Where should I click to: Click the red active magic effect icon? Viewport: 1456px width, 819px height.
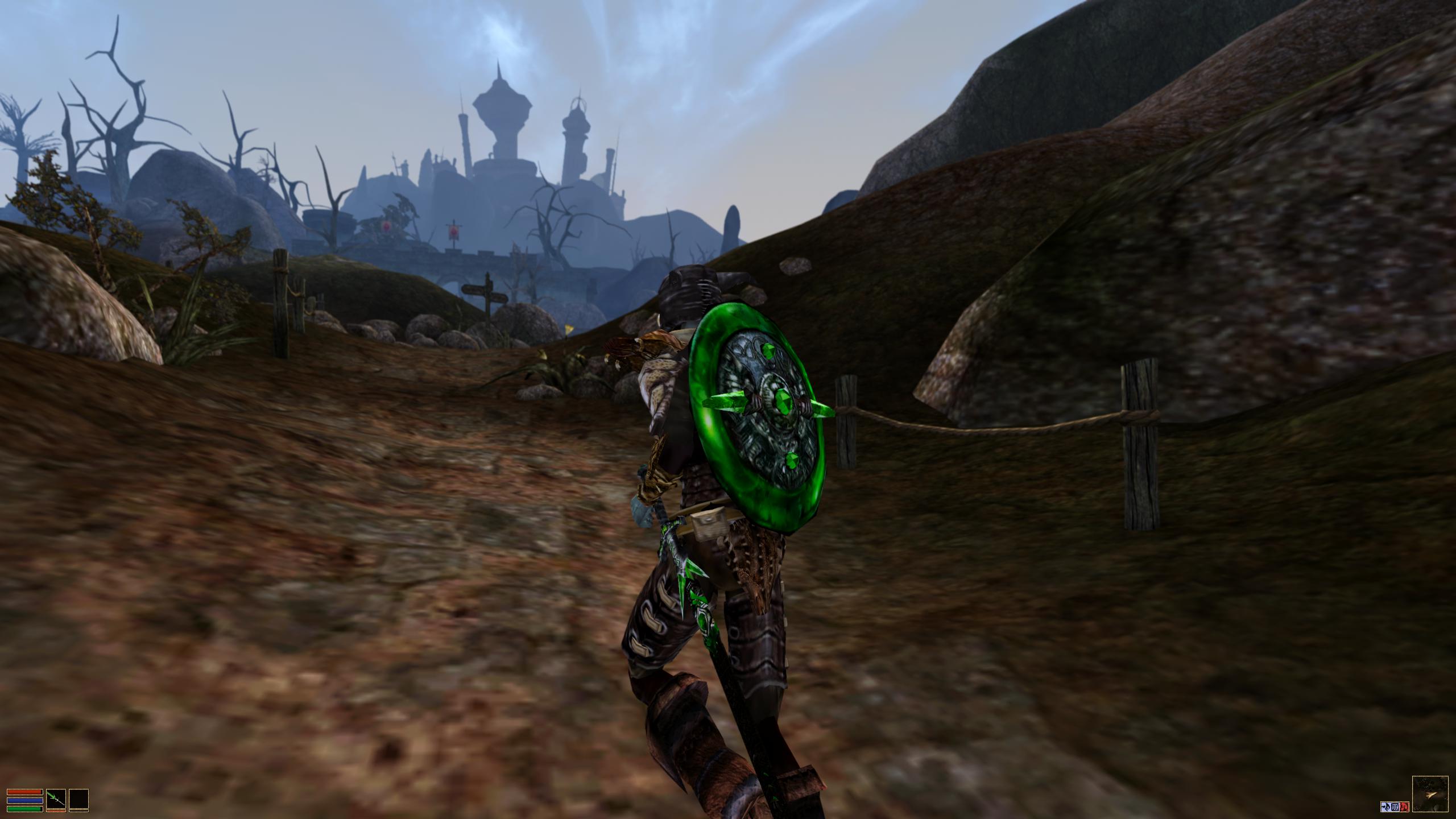pyautogui.click(x=1405, y=806)
